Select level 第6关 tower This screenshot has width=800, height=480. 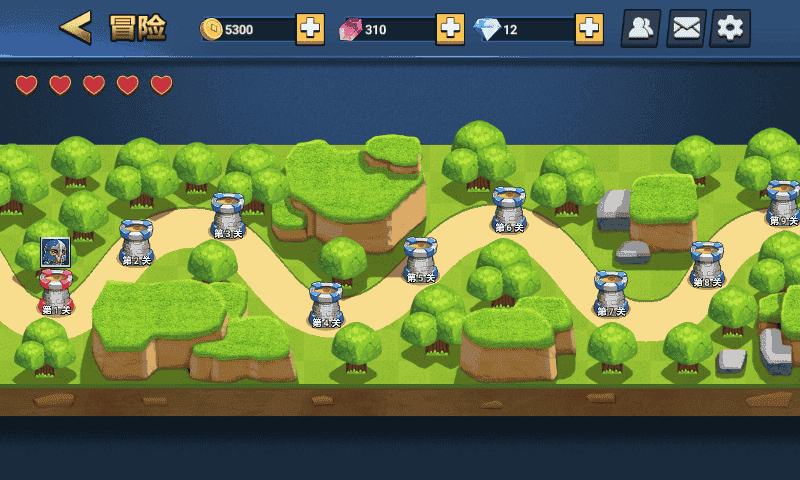509,208
